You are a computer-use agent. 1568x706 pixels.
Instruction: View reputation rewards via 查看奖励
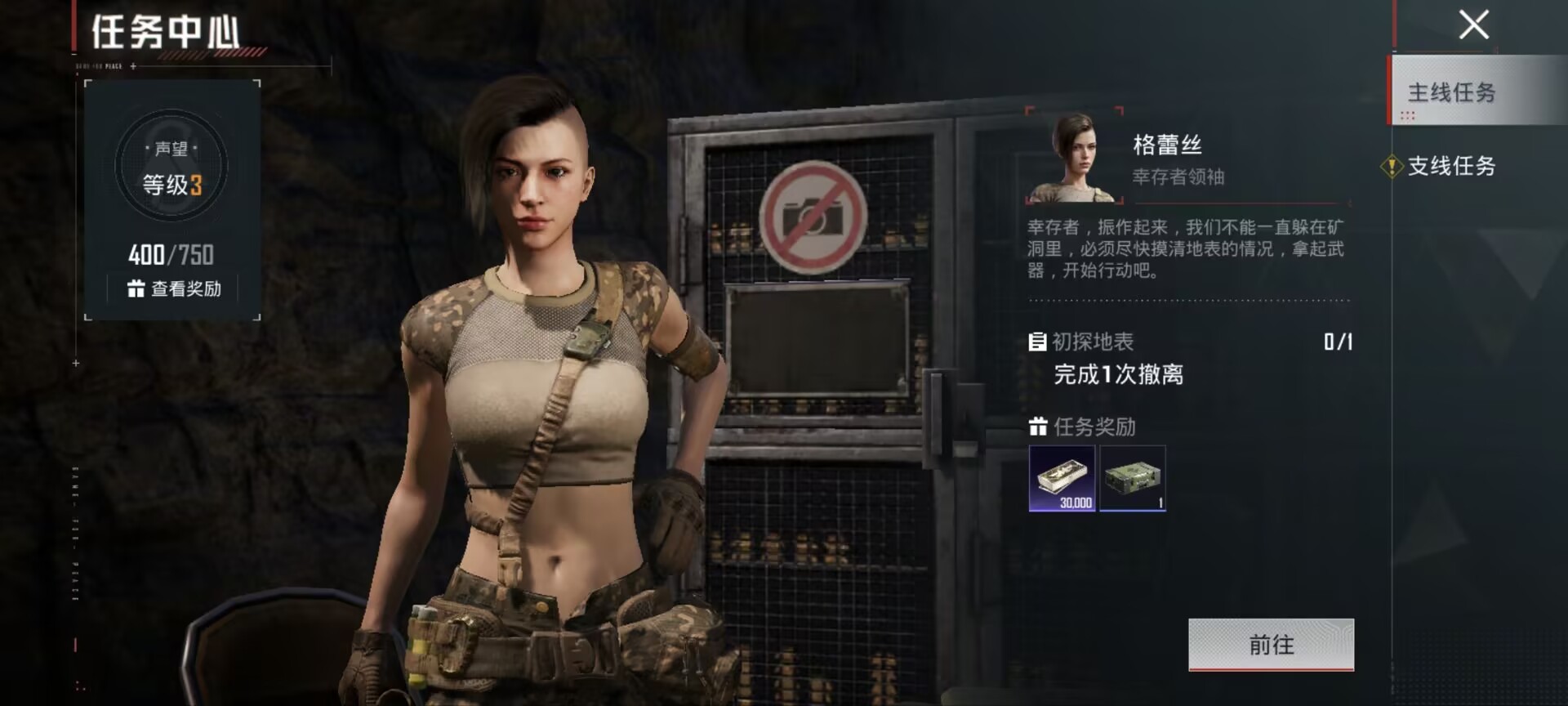tap(175, 288)
